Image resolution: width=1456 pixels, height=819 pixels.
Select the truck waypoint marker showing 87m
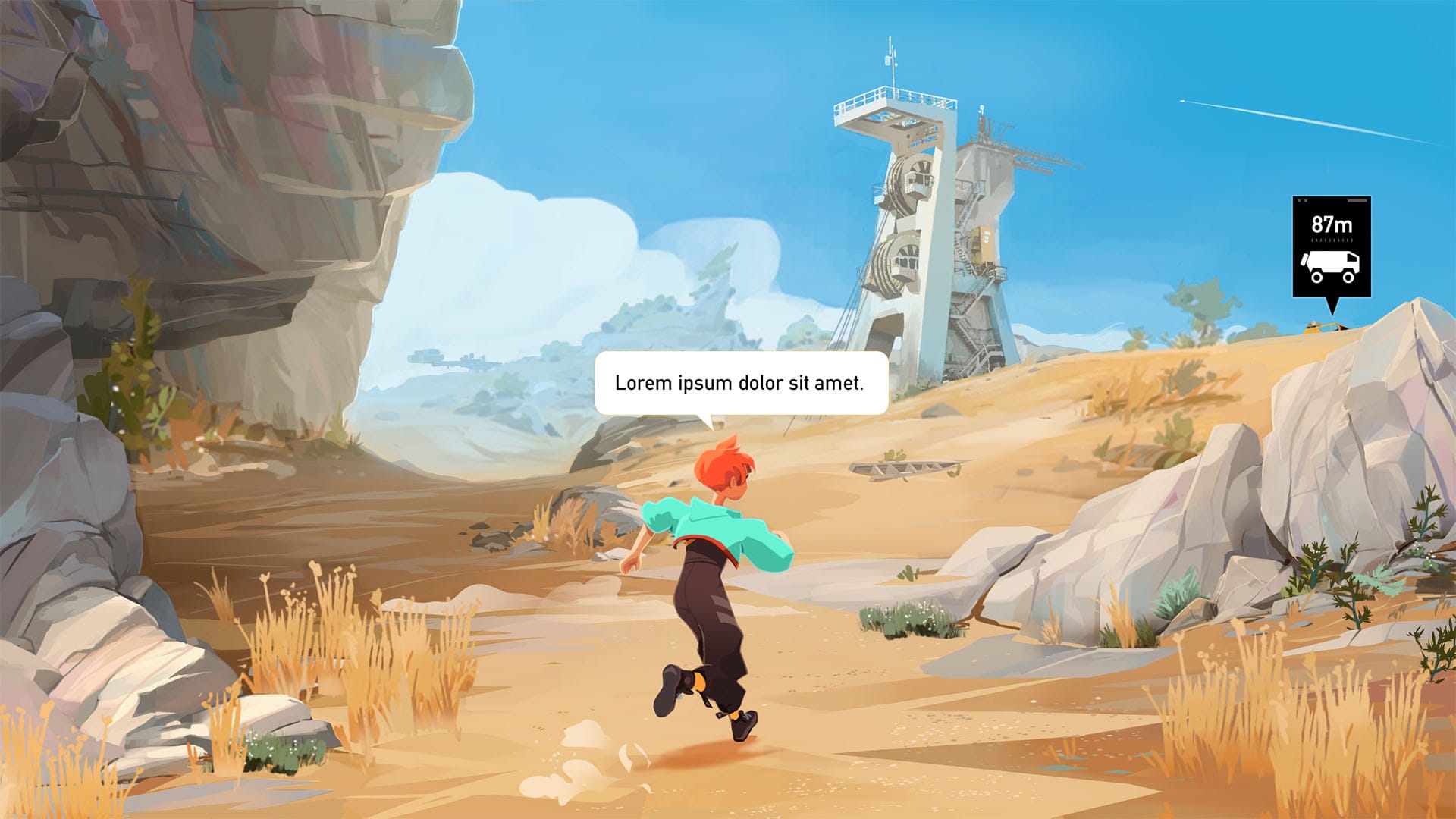click(x=1331, y=247)
